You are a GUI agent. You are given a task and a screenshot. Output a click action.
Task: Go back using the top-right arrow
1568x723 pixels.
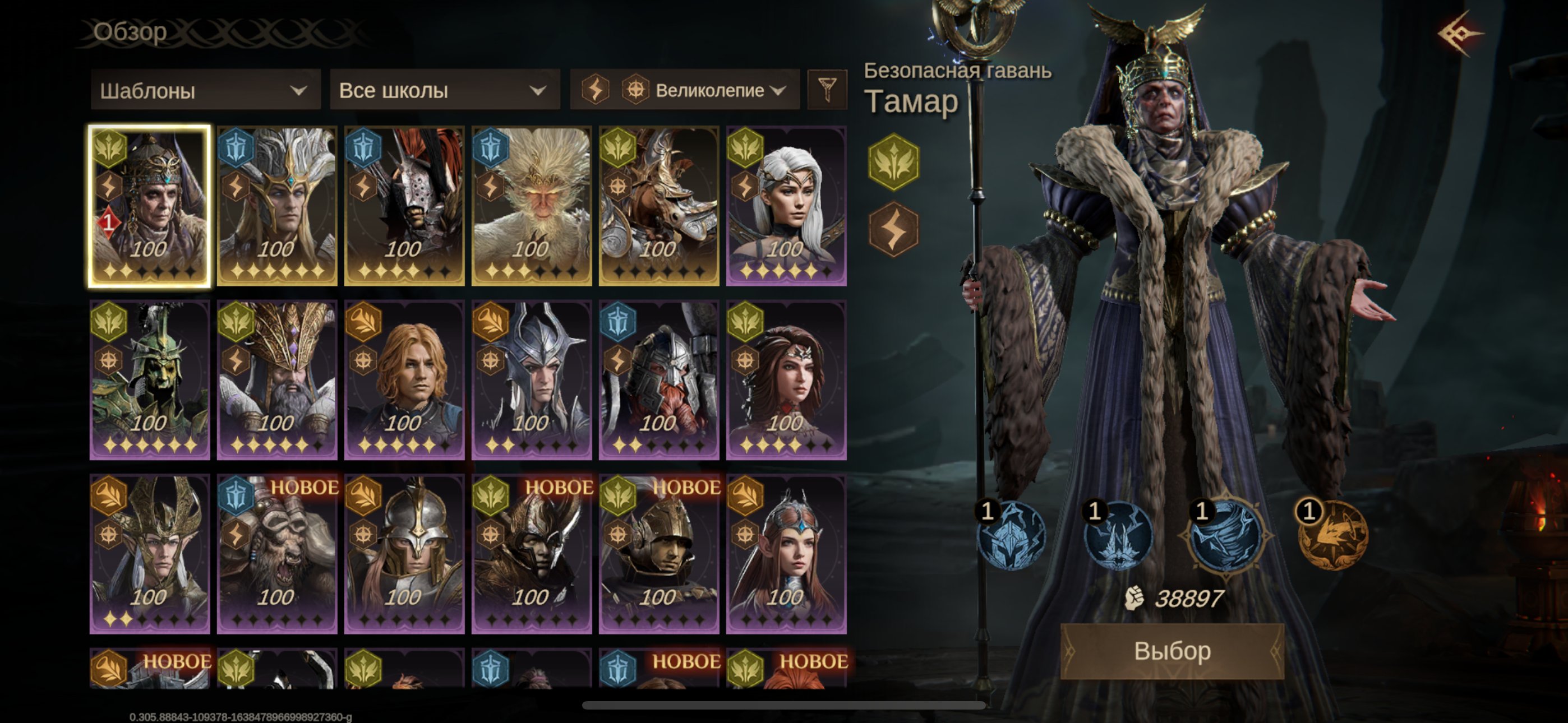coord(1460,34)
